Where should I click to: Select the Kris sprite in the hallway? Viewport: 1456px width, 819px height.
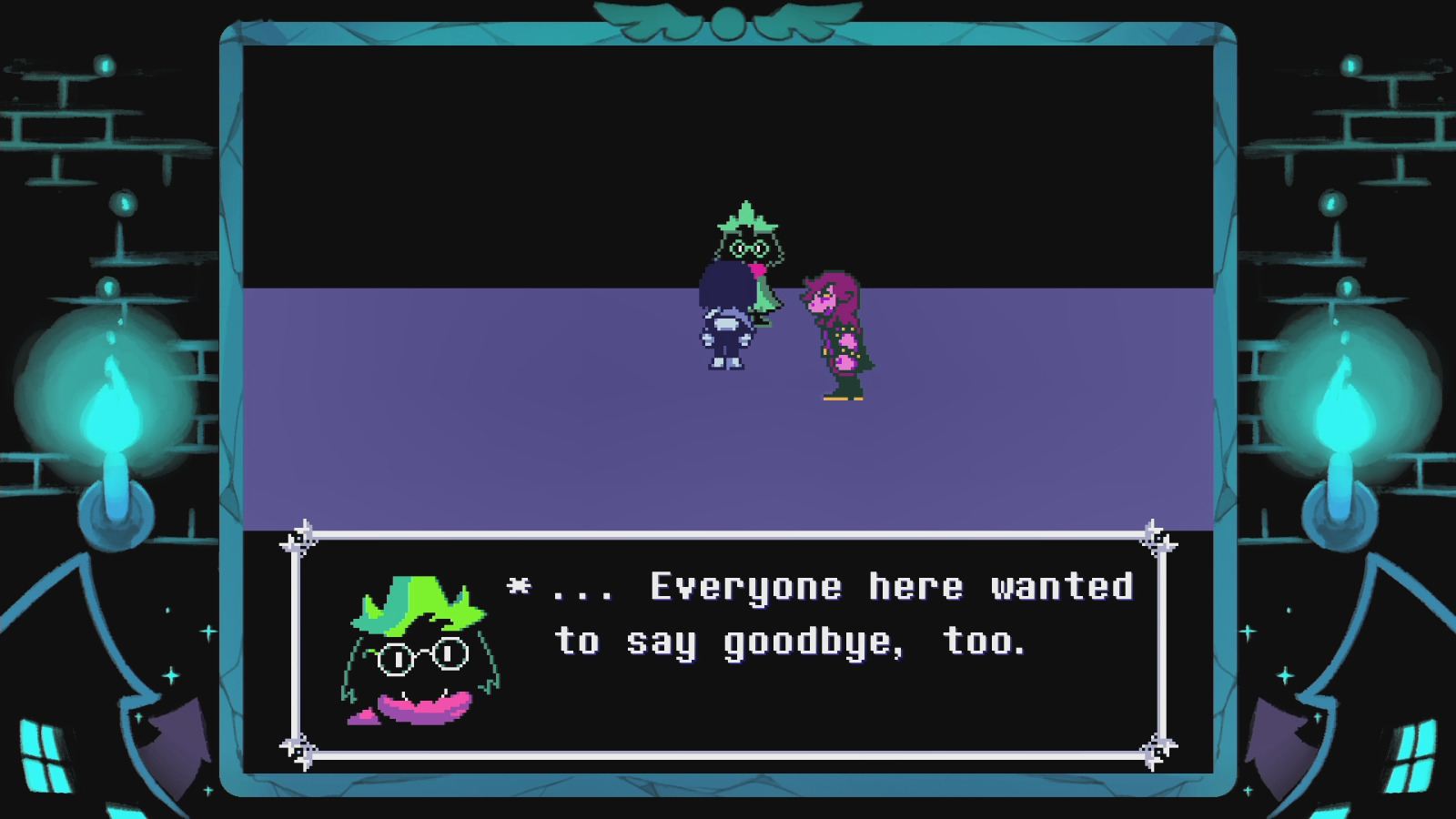(723, 323)
